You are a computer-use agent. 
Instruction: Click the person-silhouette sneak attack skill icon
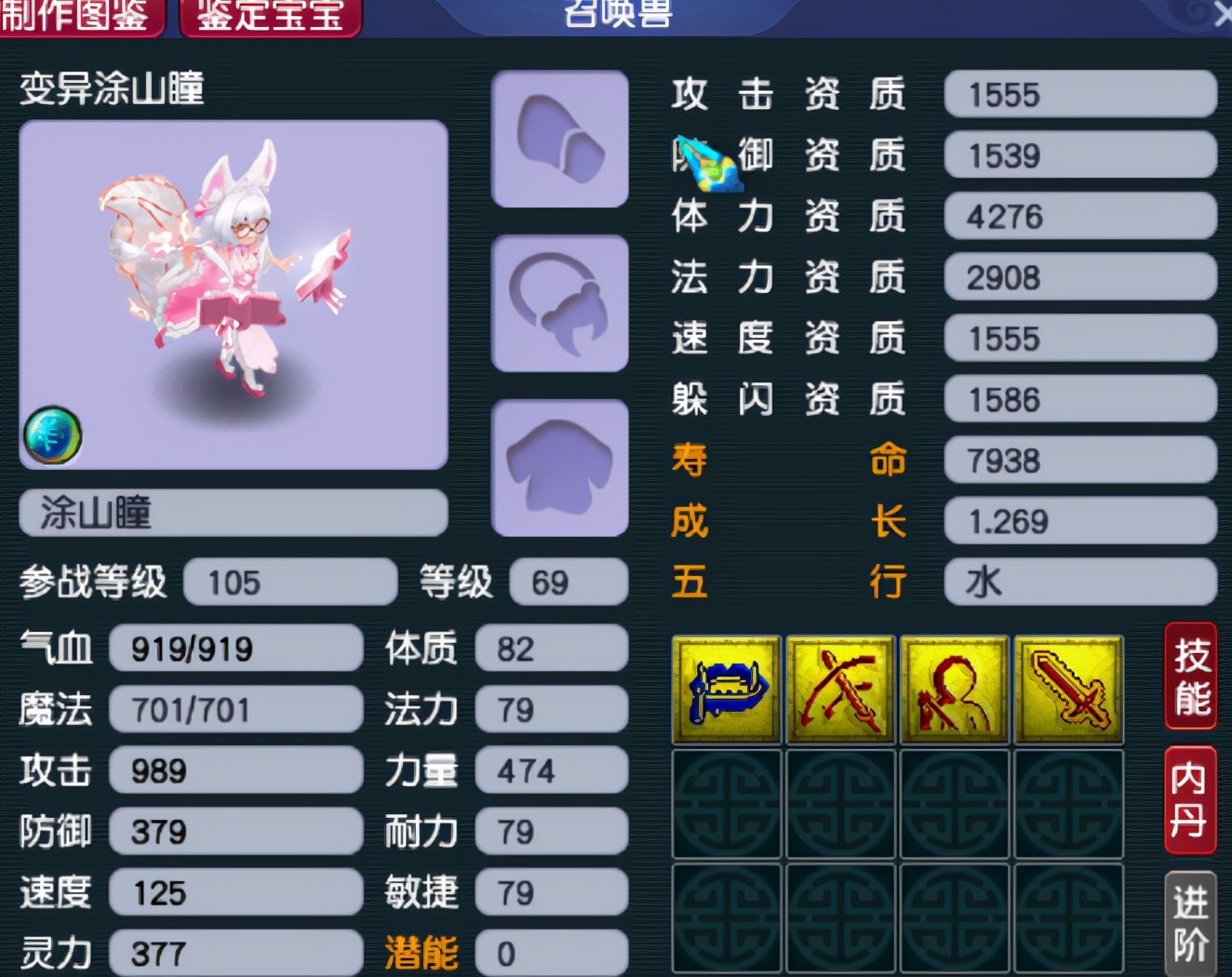coord(954,690)
